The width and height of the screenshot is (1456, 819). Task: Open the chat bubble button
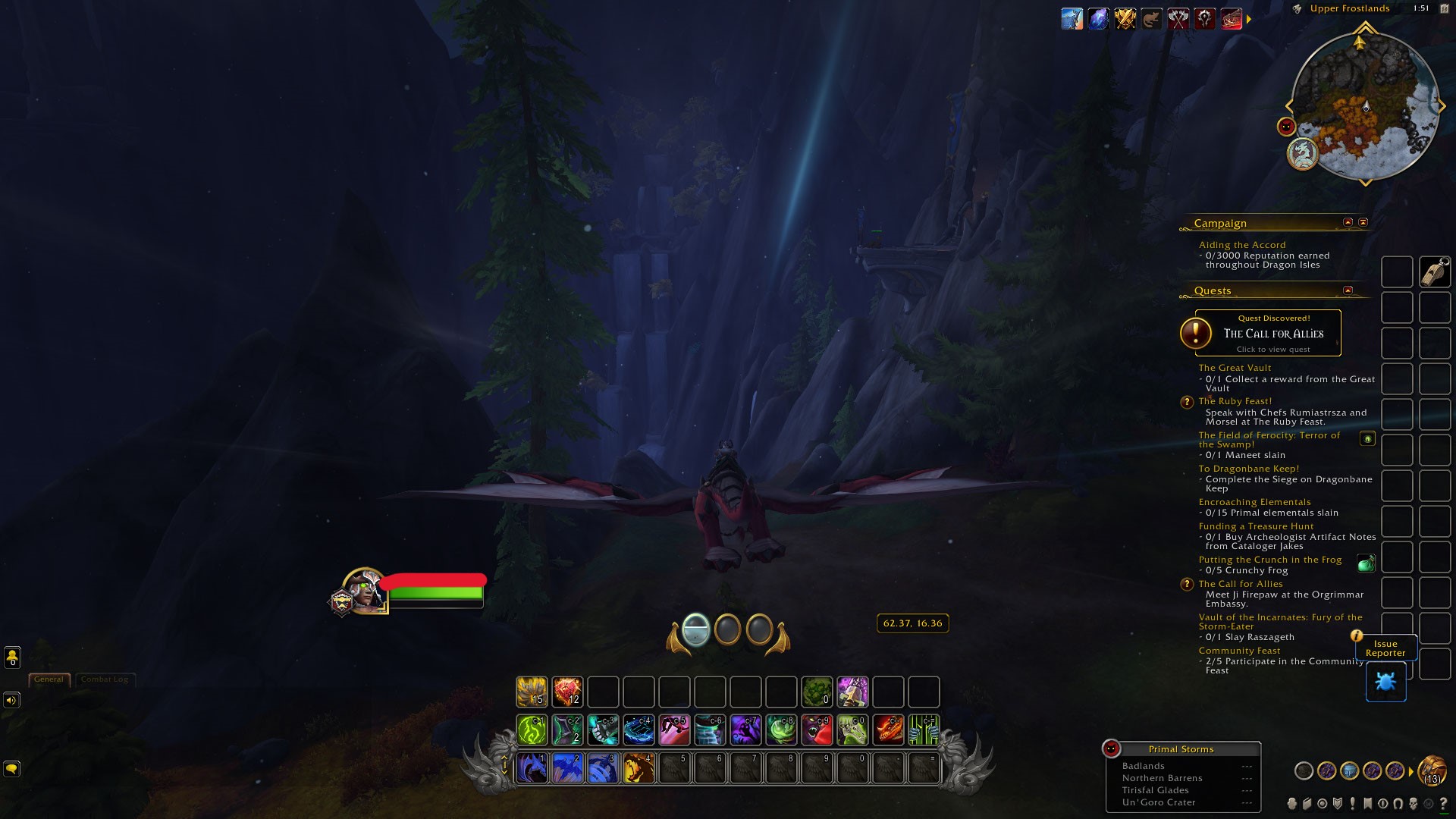point(11,769)
